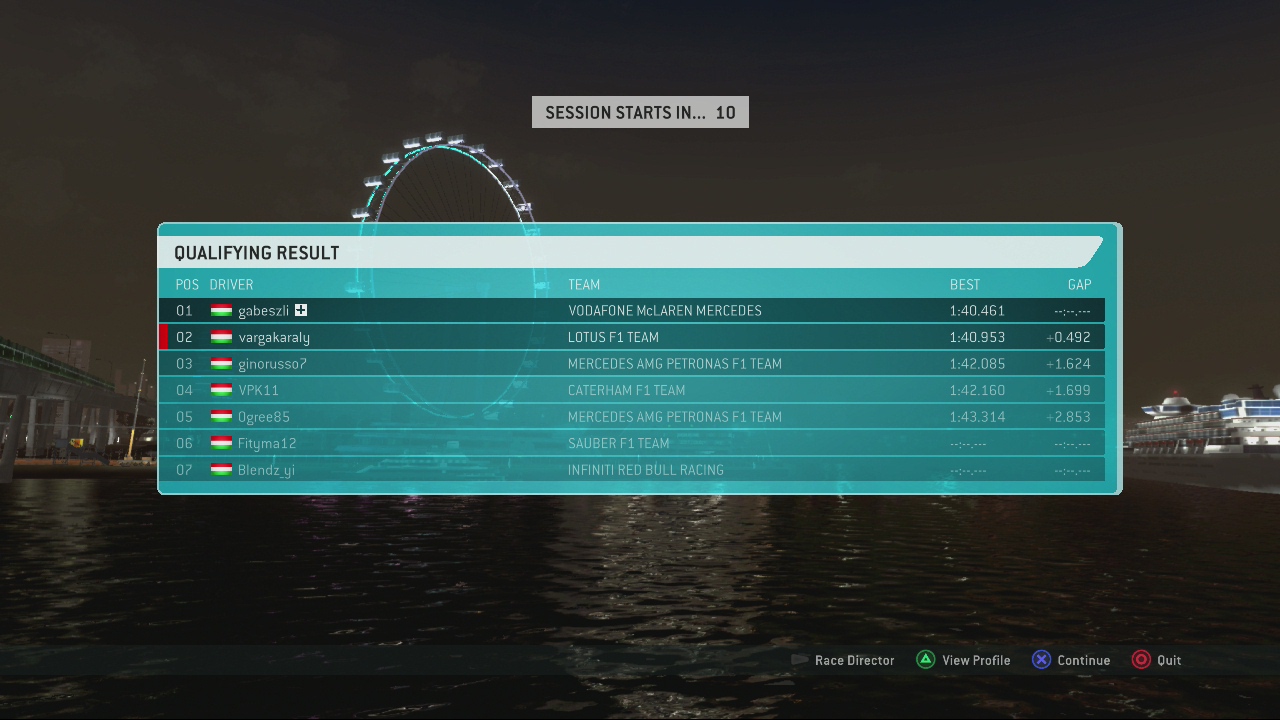Screen dimensions: 1280x720
Task: View the selected driver's profile
Action: [964, 660]
